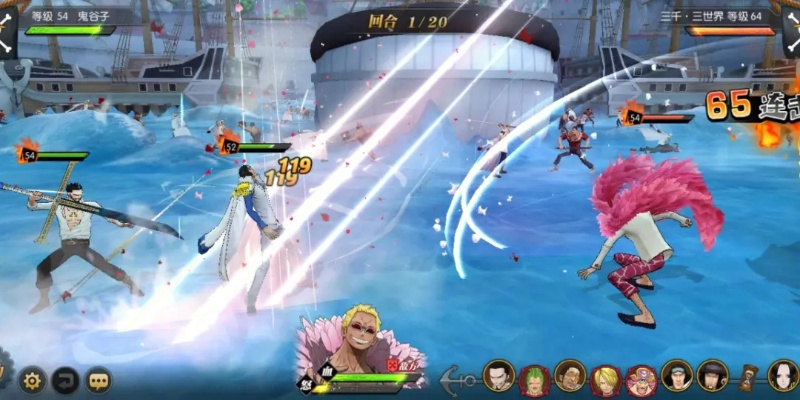Pick the pink-hatted character's turn order portrait
This screenshot has height=400, width=800.
point(641,379)
